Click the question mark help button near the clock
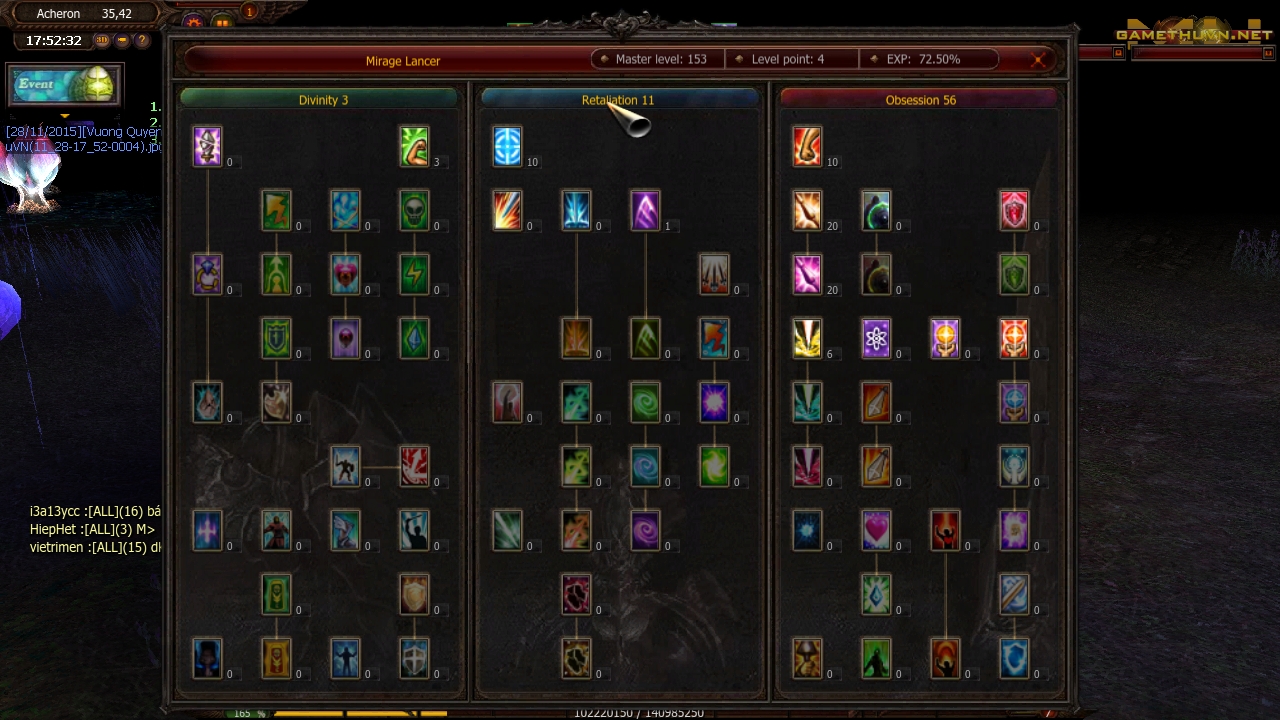This screenshot has height=720, width=1280. pos(142,41)
